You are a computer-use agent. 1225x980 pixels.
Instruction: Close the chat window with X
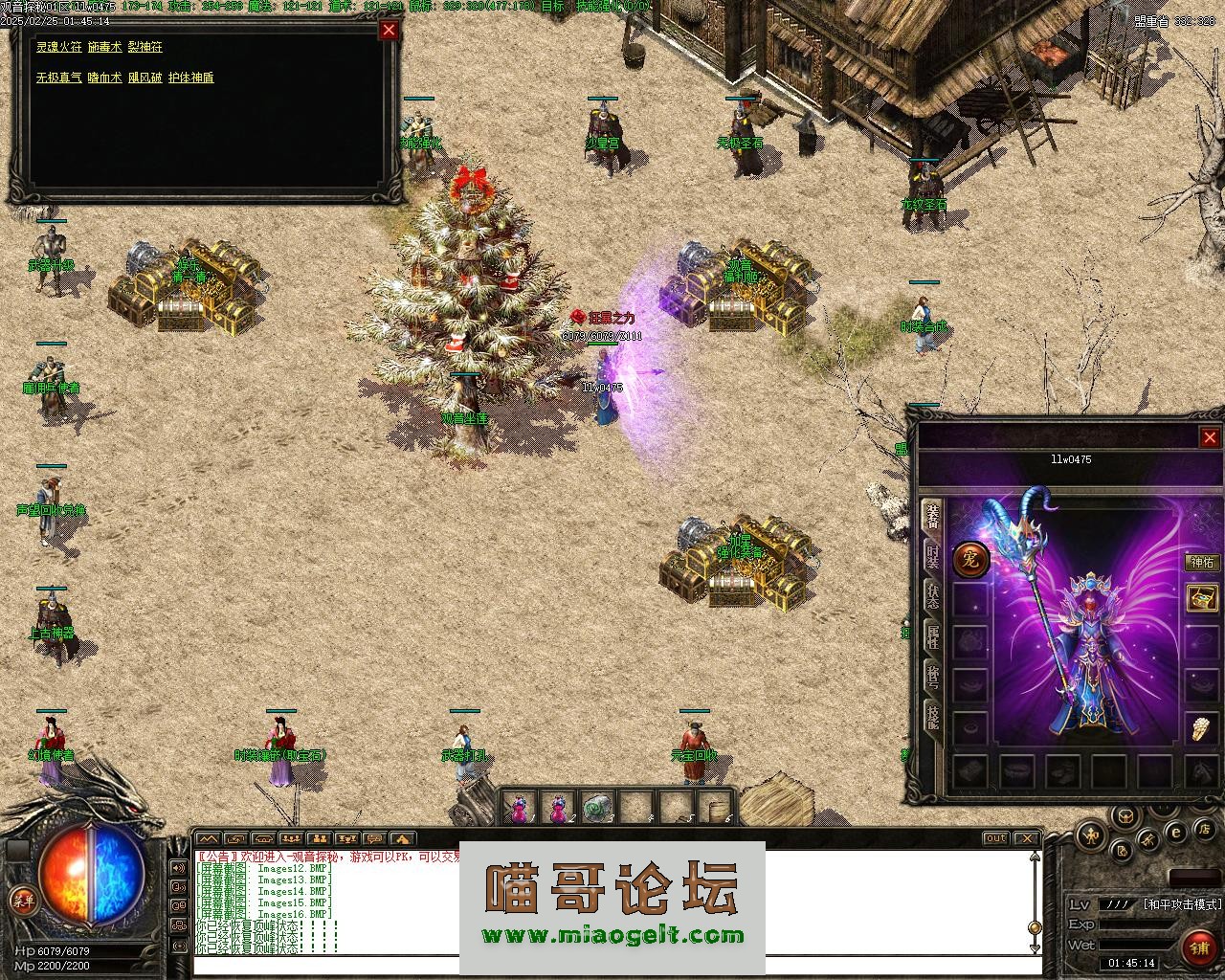[1025, 838]
